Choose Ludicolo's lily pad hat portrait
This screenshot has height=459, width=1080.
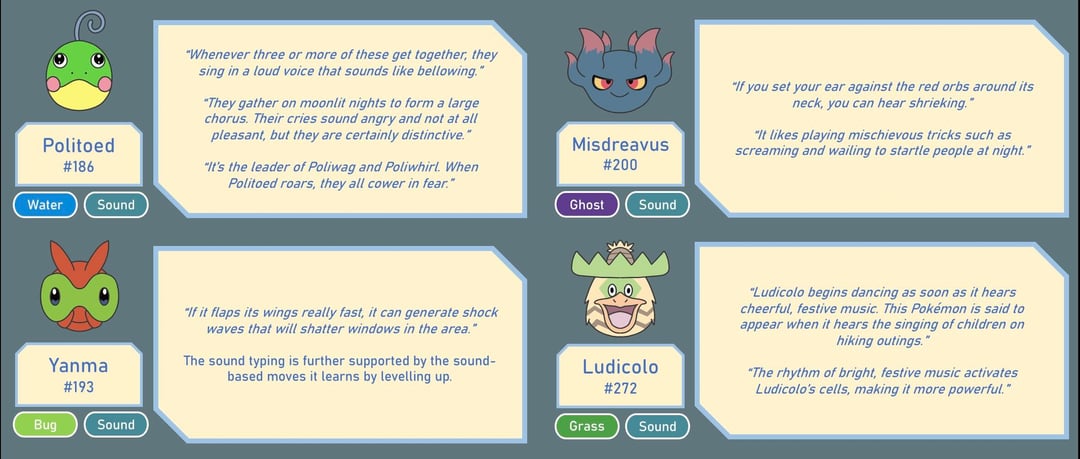[x=619, y=289]
